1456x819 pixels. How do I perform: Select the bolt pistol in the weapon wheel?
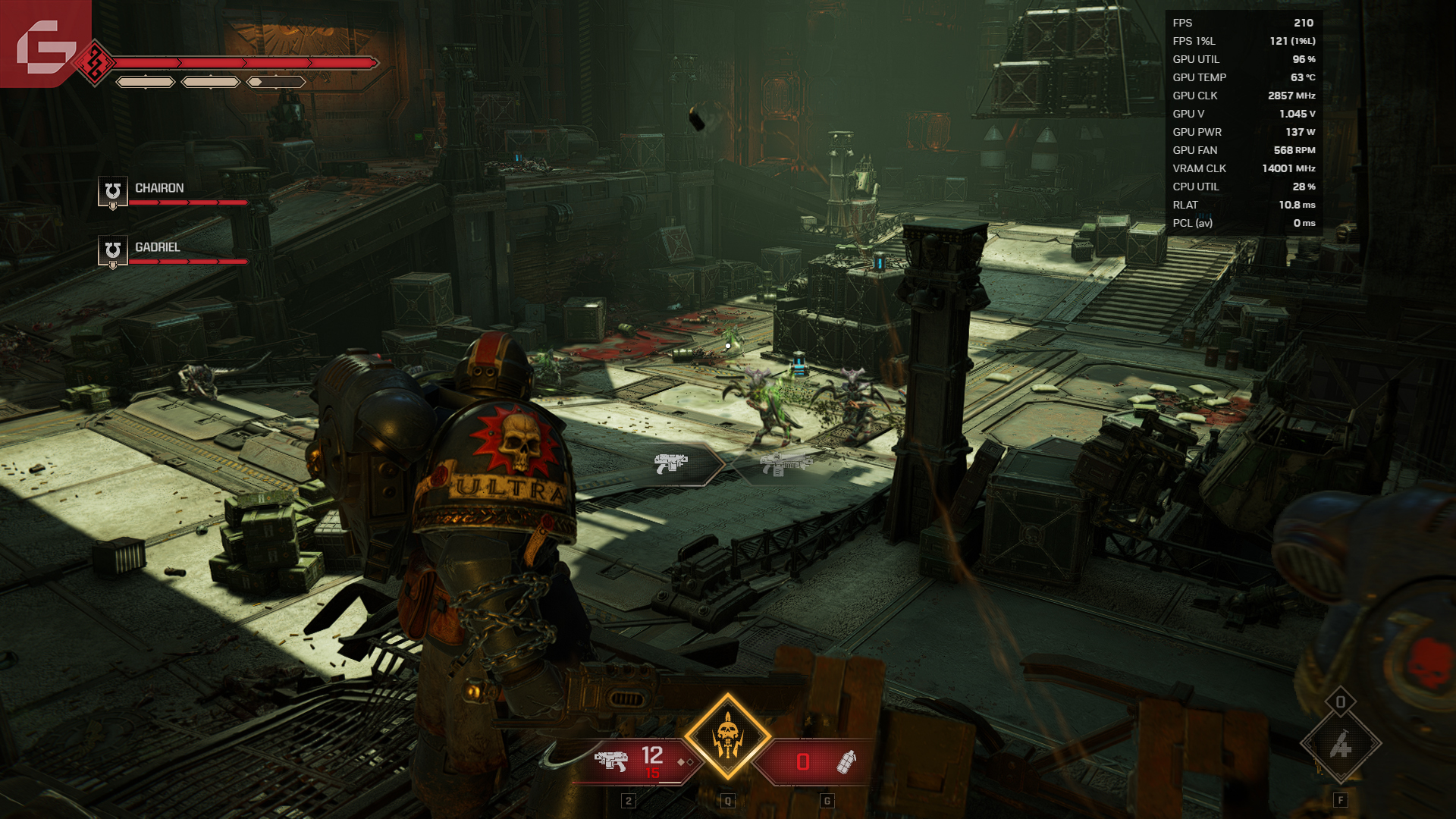[672, 463]
